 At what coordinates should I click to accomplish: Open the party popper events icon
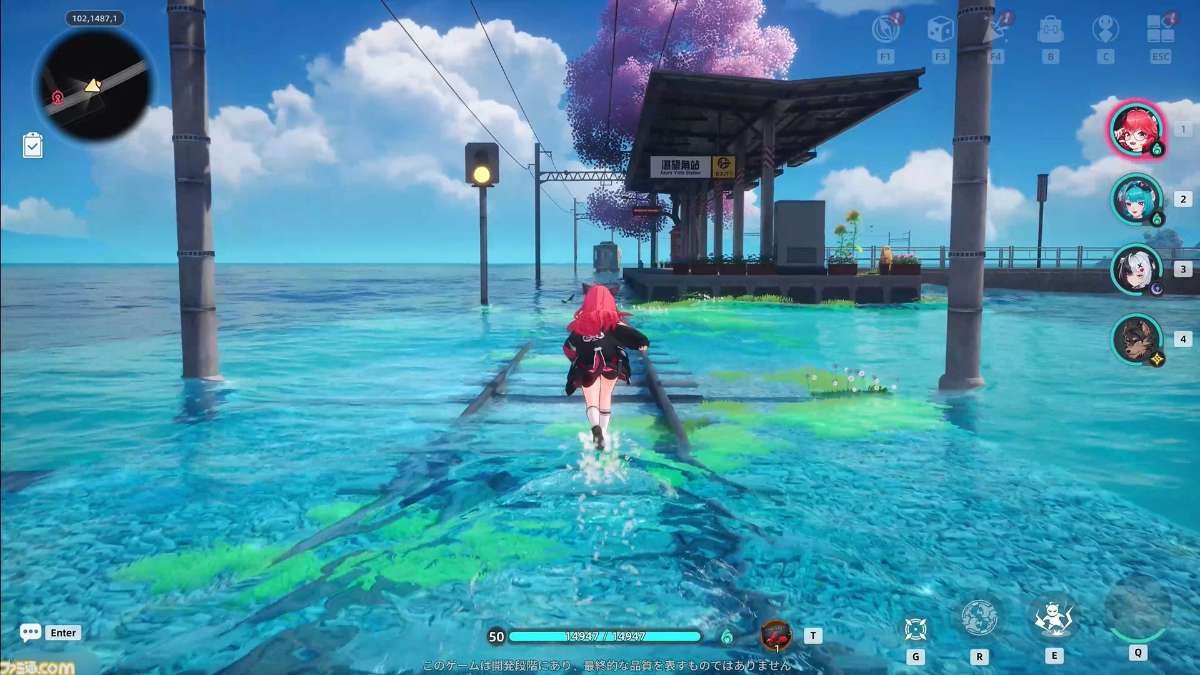(x=995, y=29)
